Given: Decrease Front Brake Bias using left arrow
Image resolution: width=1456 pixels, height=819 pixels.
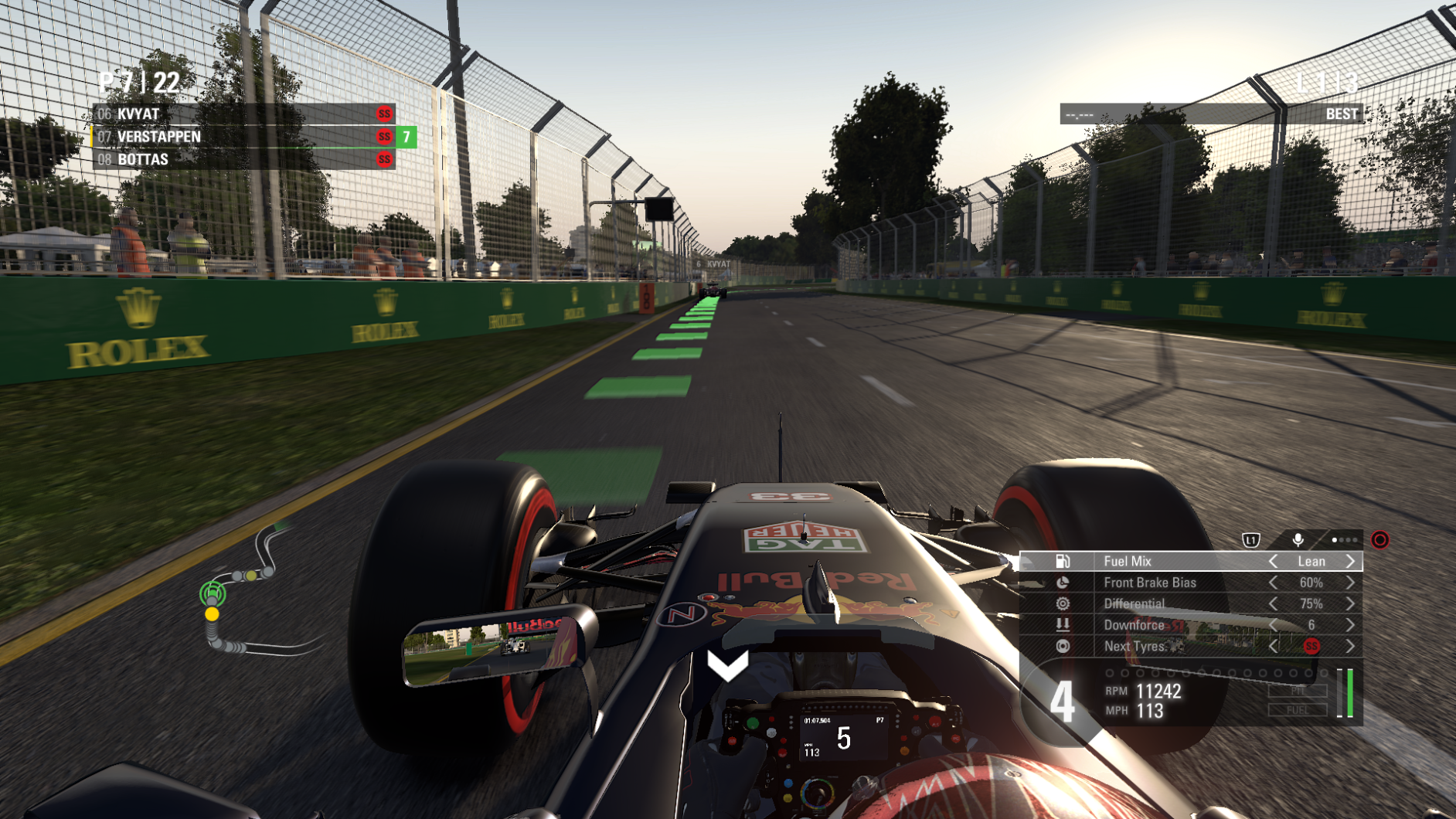Looking at the screenshot, I should pyautogui.click(x=1274, y=583).
